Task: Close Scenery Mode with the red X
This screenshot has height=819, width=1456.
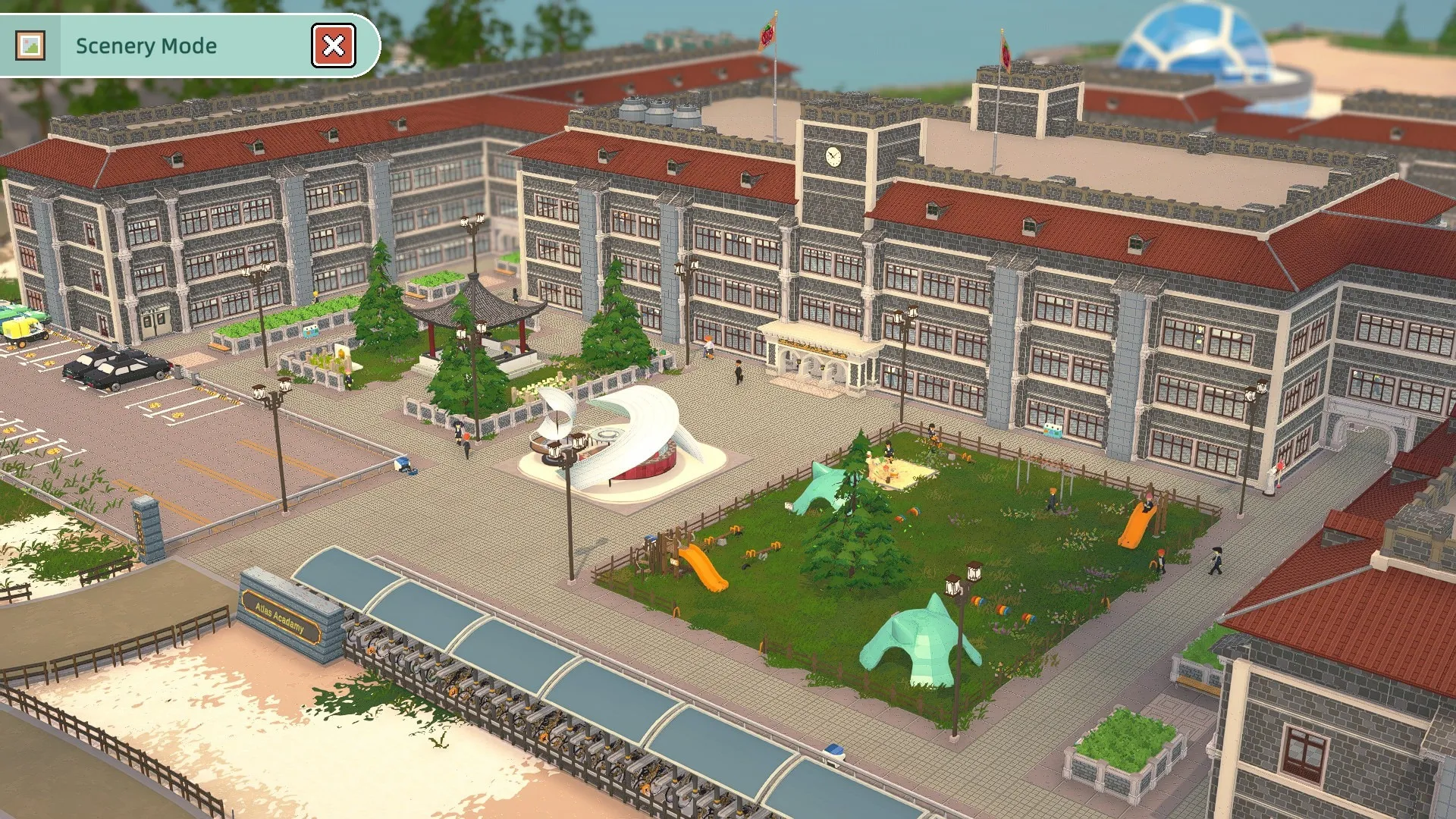Action: coord(334,45)
